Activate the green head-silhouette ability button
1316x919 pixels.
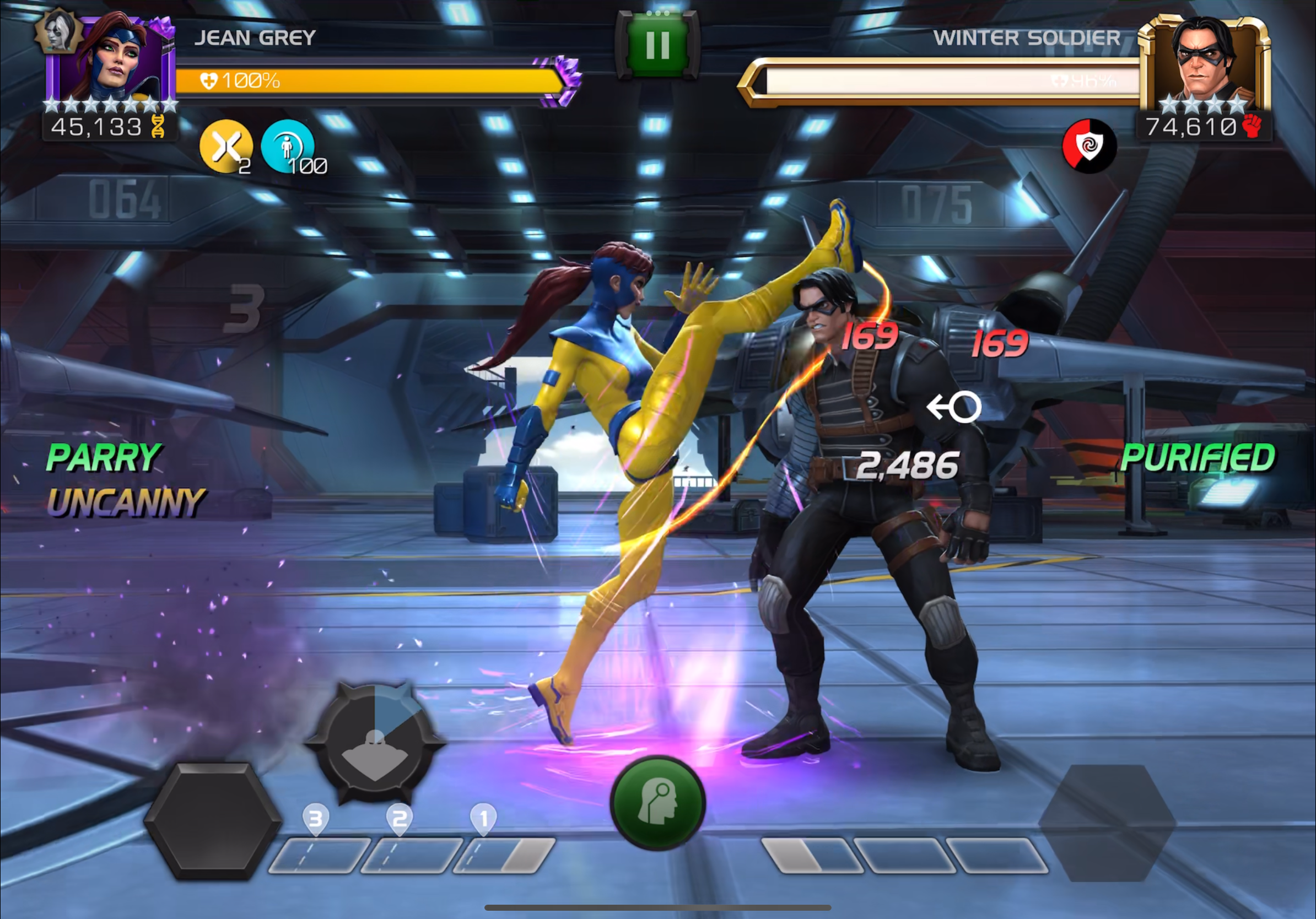[657, 802]
